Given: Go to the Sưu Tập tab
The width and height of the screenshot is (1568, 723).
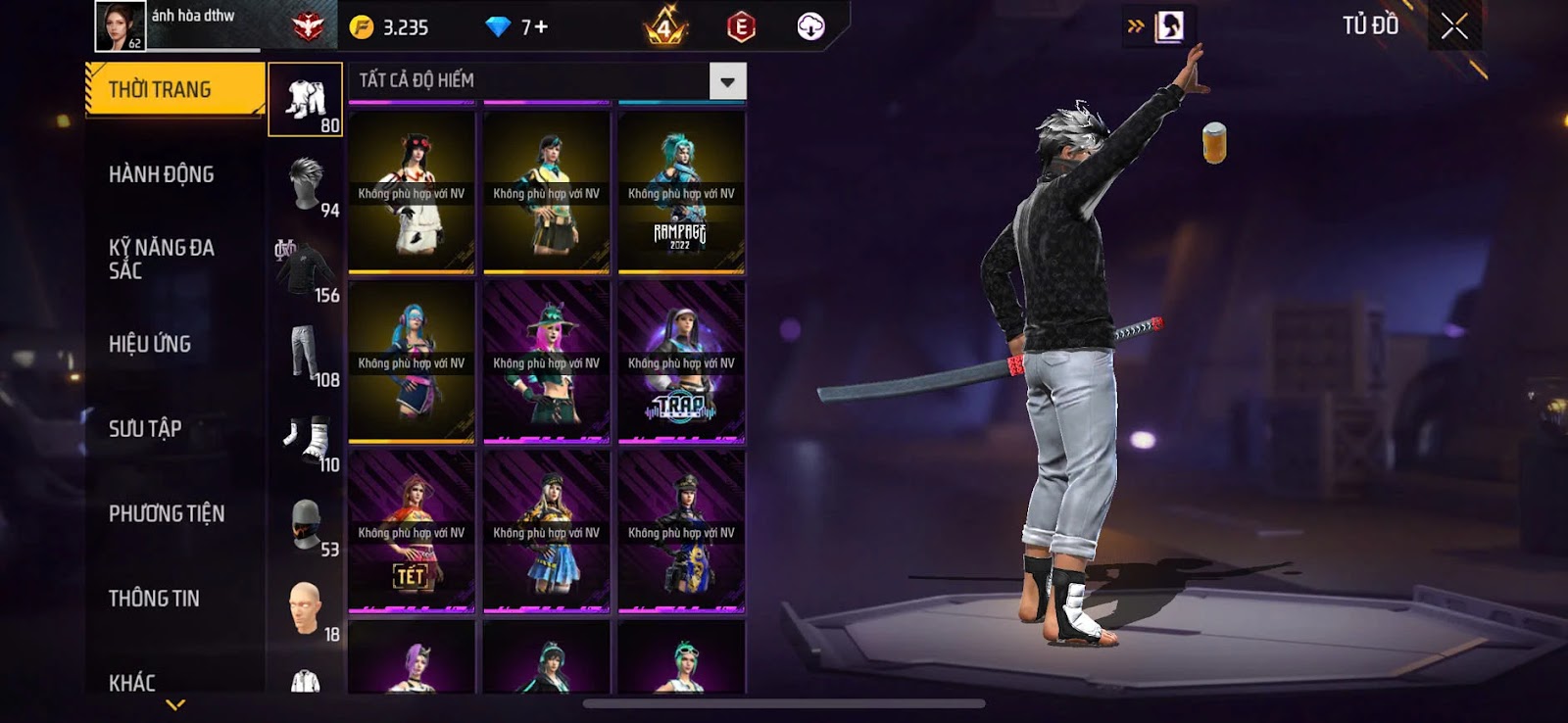Looking at the screenshot, I should point(145,428).
